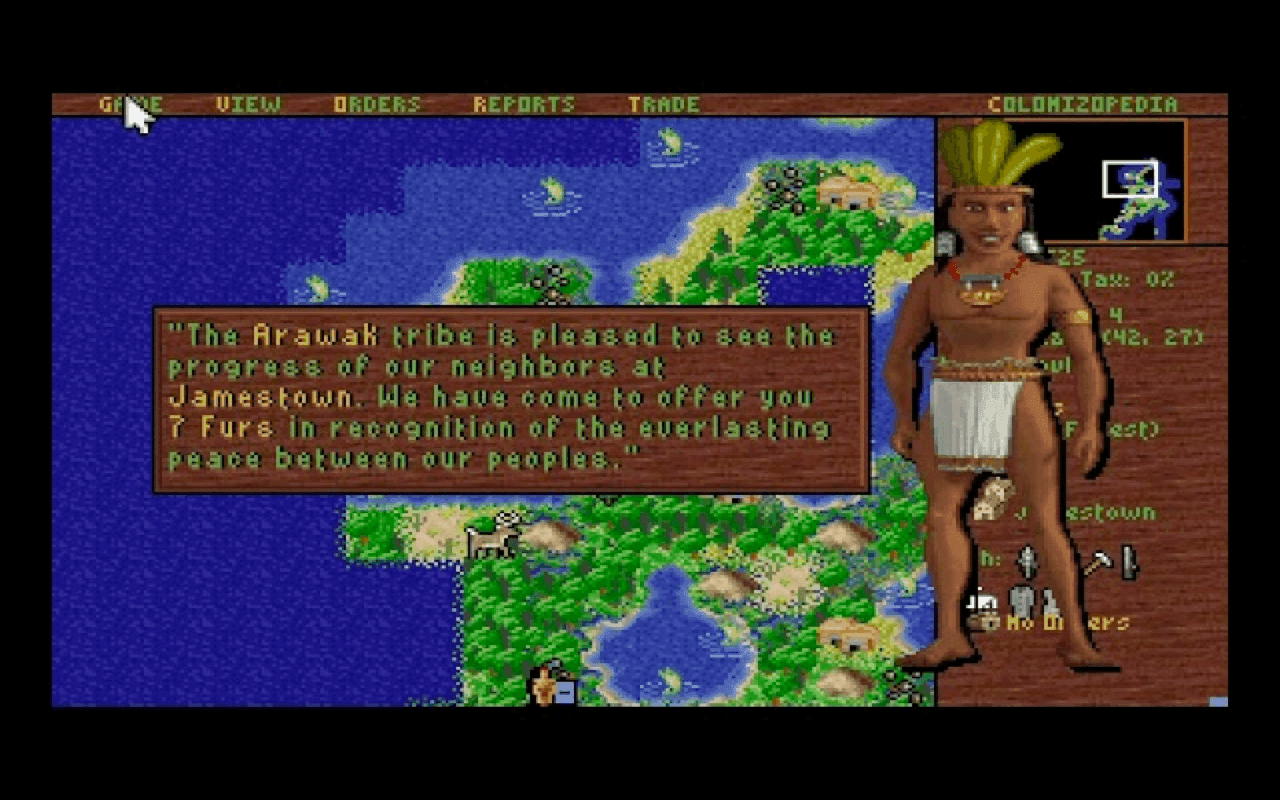
Task: Open the Trade menu
Action: (x=667, y=103)
